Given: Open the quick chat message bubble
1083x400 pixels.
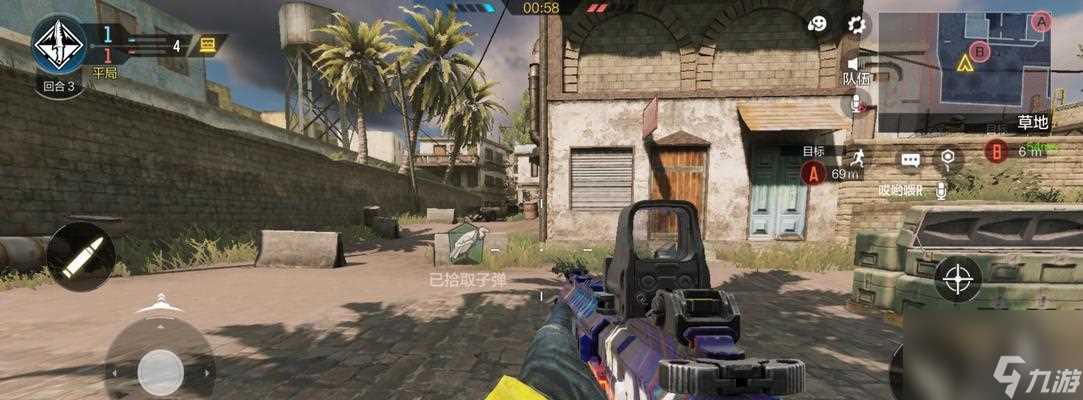Looking at the screenshot, I should click(x=910, y=159).
